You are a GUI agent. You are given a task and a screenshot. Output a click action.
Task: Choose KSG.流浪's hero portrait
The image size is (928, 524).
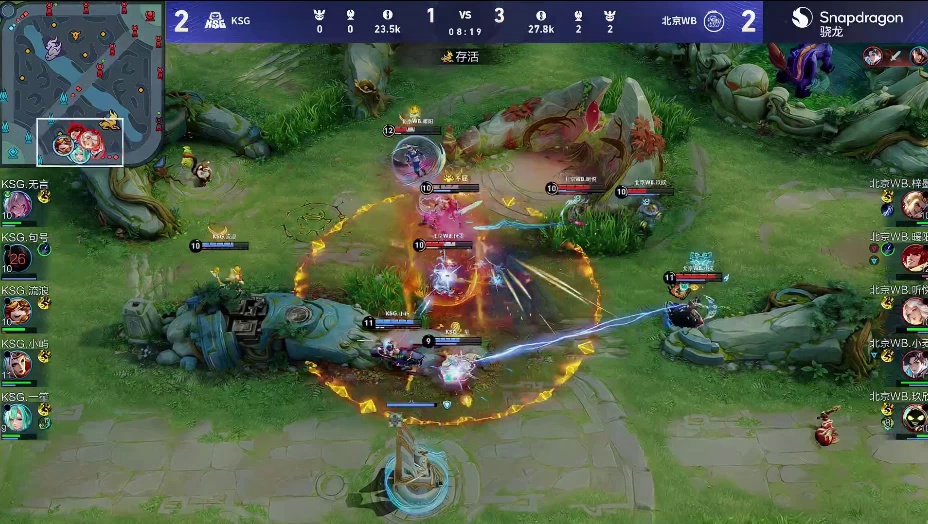(16, 312)
